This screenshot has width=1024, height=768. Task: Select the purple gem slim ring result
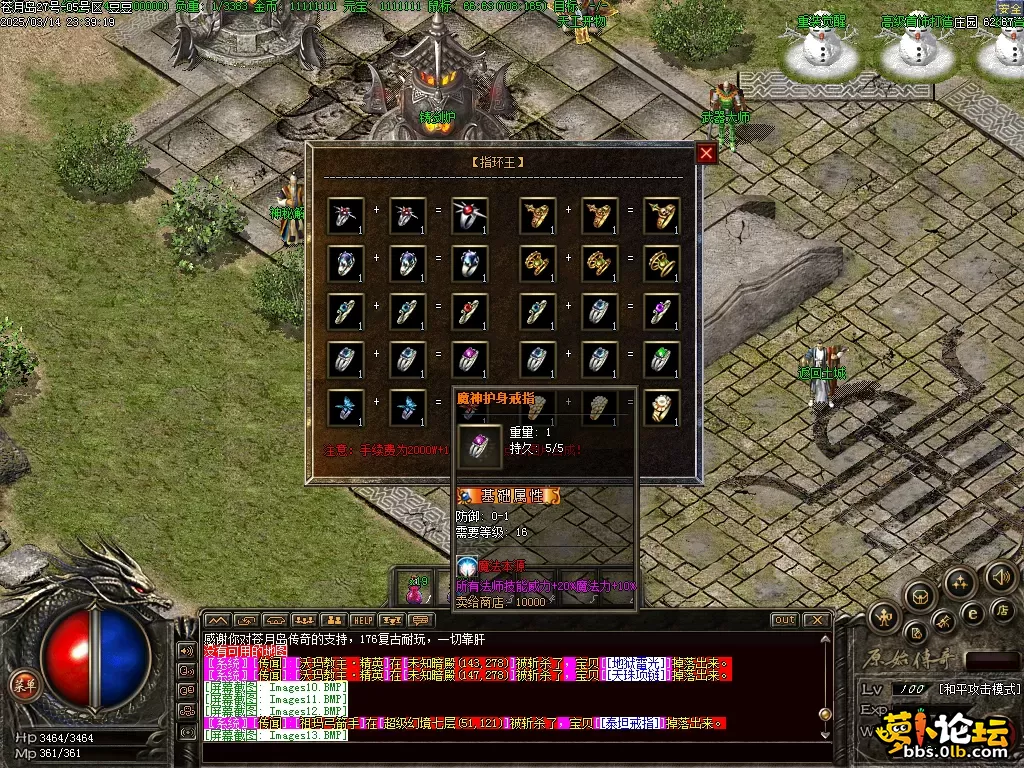(x=661, y=312)
